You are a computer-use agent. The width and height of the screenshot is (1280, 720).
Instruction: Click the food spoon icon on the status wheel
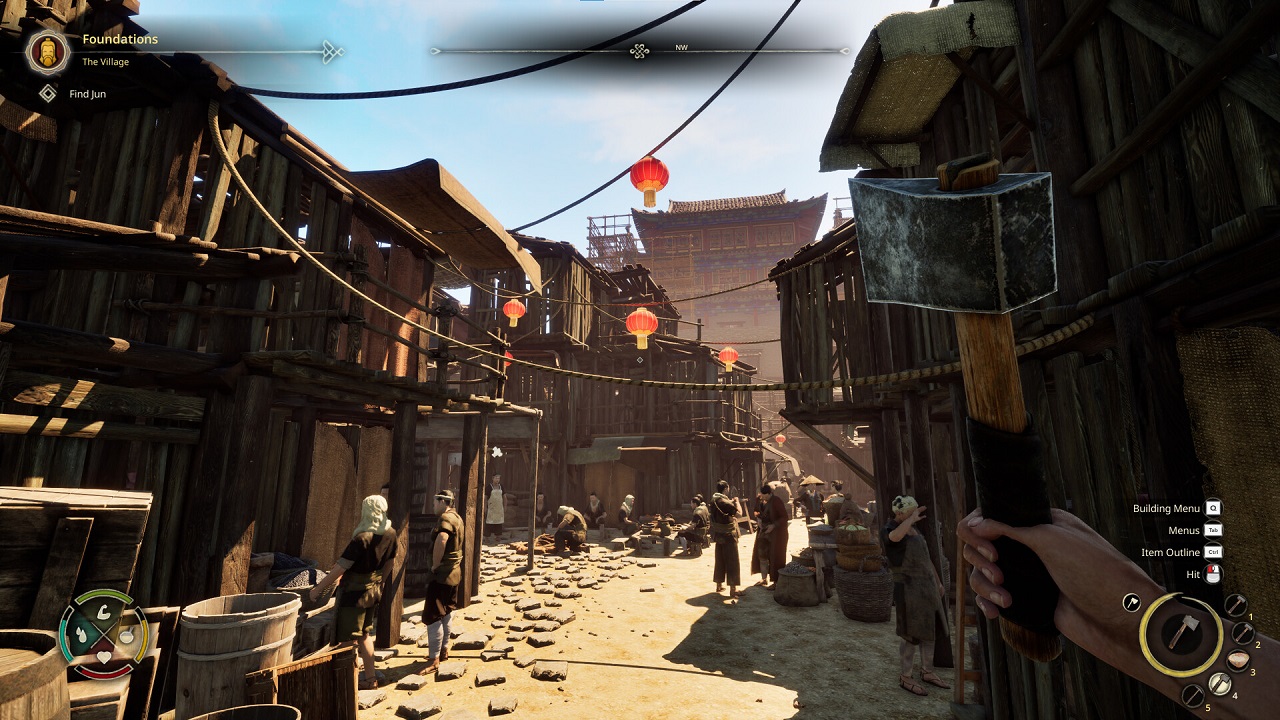coord(126,635)
